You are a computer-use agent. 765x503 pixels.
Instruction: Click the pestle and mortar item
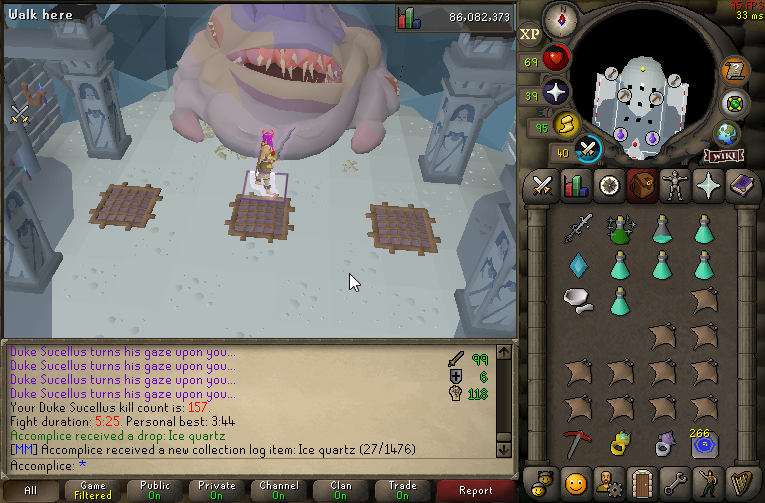[576, 299]
